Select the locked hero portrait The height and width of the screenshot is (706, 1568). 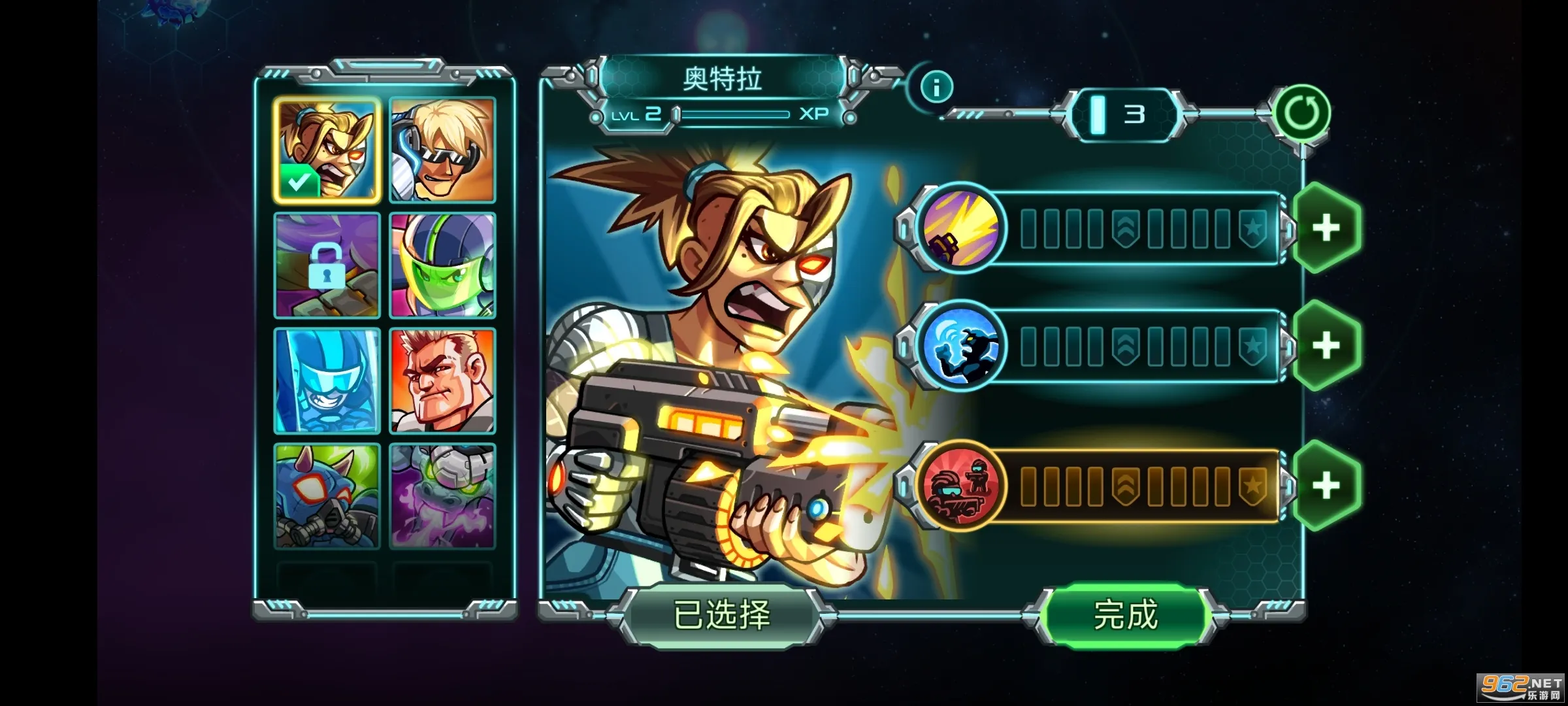[327, 267]
